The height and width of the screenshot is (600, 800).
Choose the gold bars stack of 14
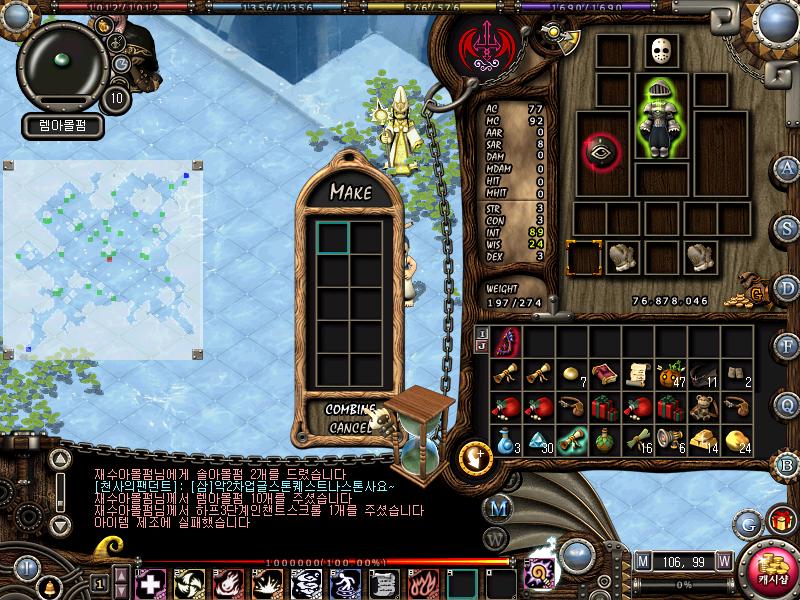[705, 440]
